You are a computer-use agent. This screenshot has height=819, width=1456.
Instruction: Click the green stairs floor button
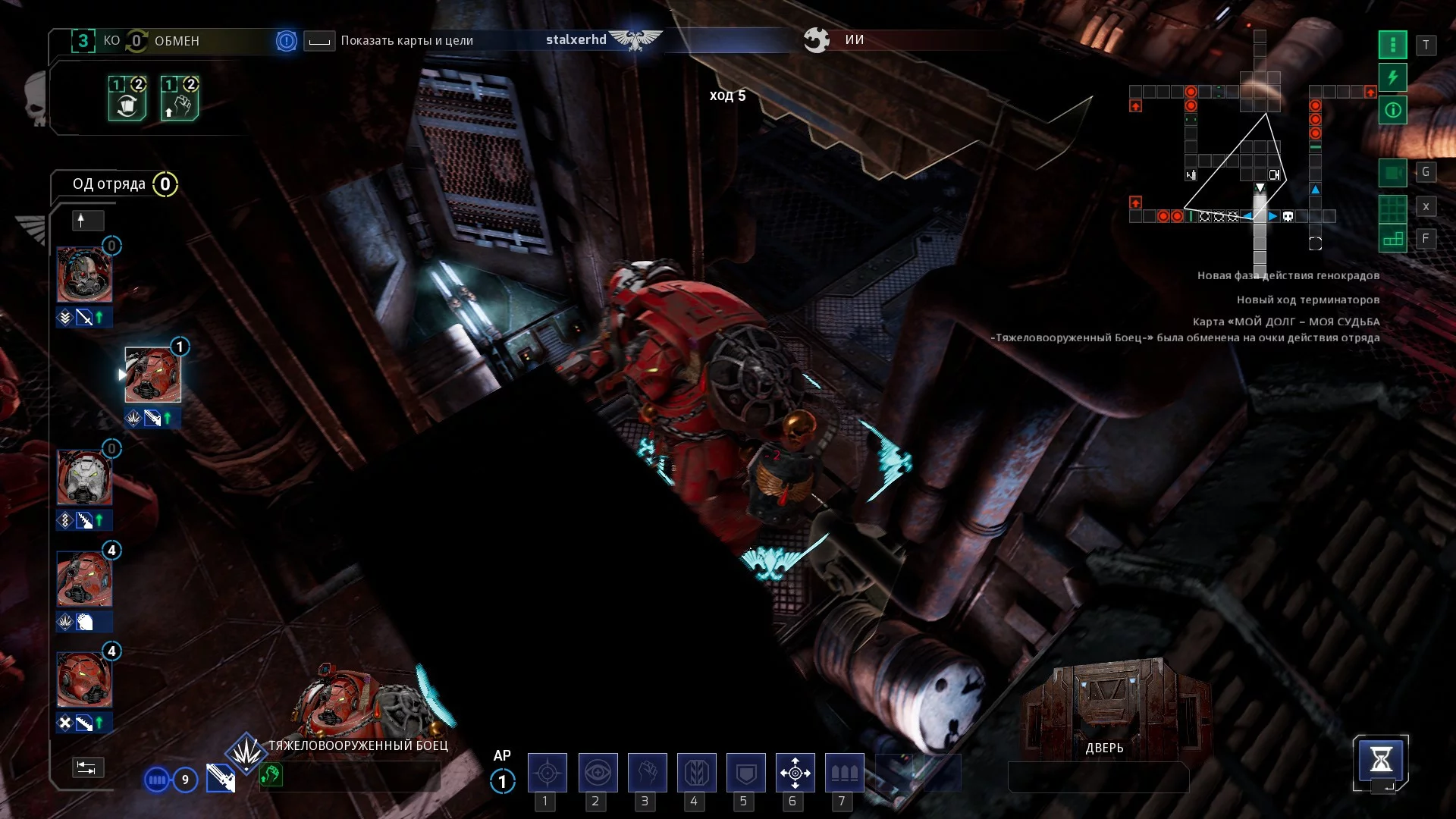pos(1392,240)
